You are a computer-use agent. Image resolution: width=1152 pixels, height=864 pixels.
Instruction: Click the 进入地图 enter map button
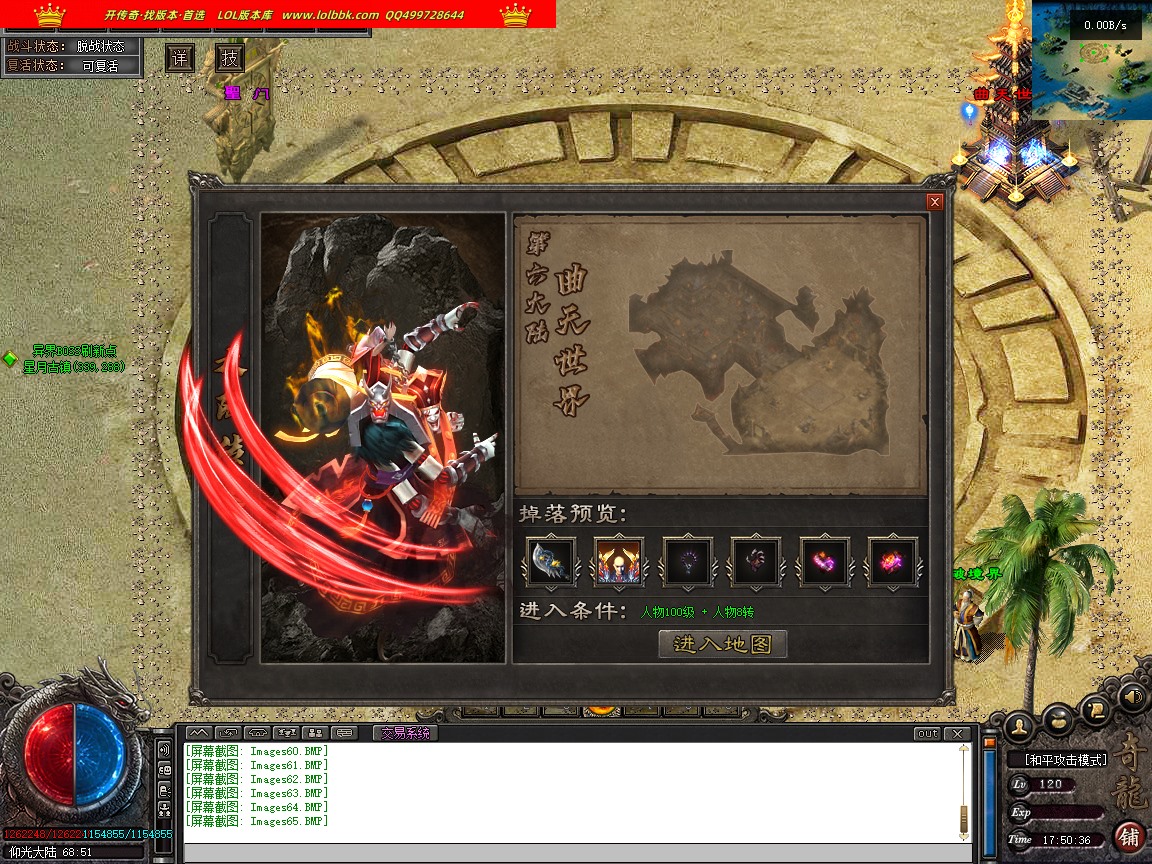click(x=723, y=644)
